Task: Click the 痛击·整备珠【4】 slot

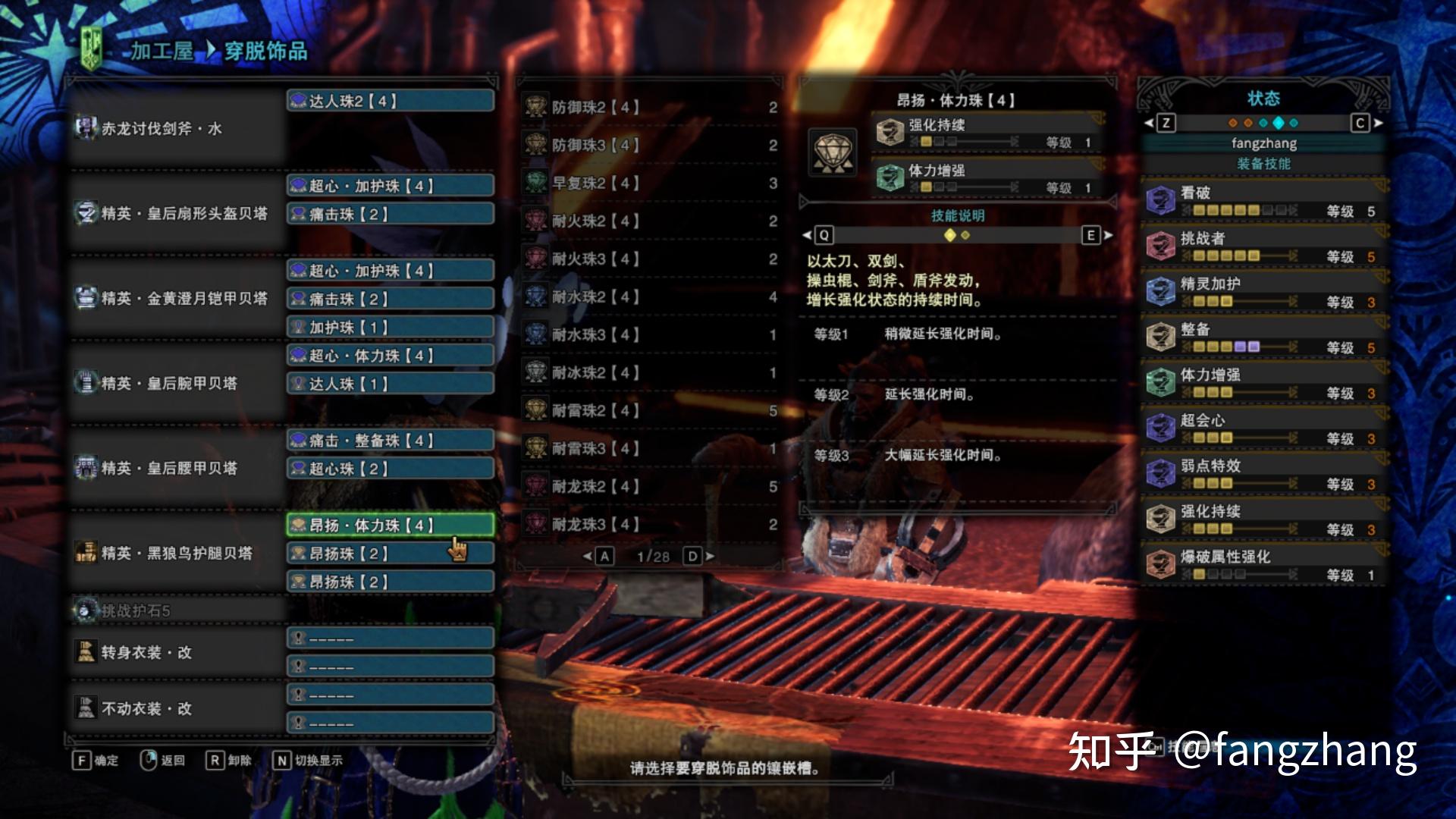Action: point(391,441)
